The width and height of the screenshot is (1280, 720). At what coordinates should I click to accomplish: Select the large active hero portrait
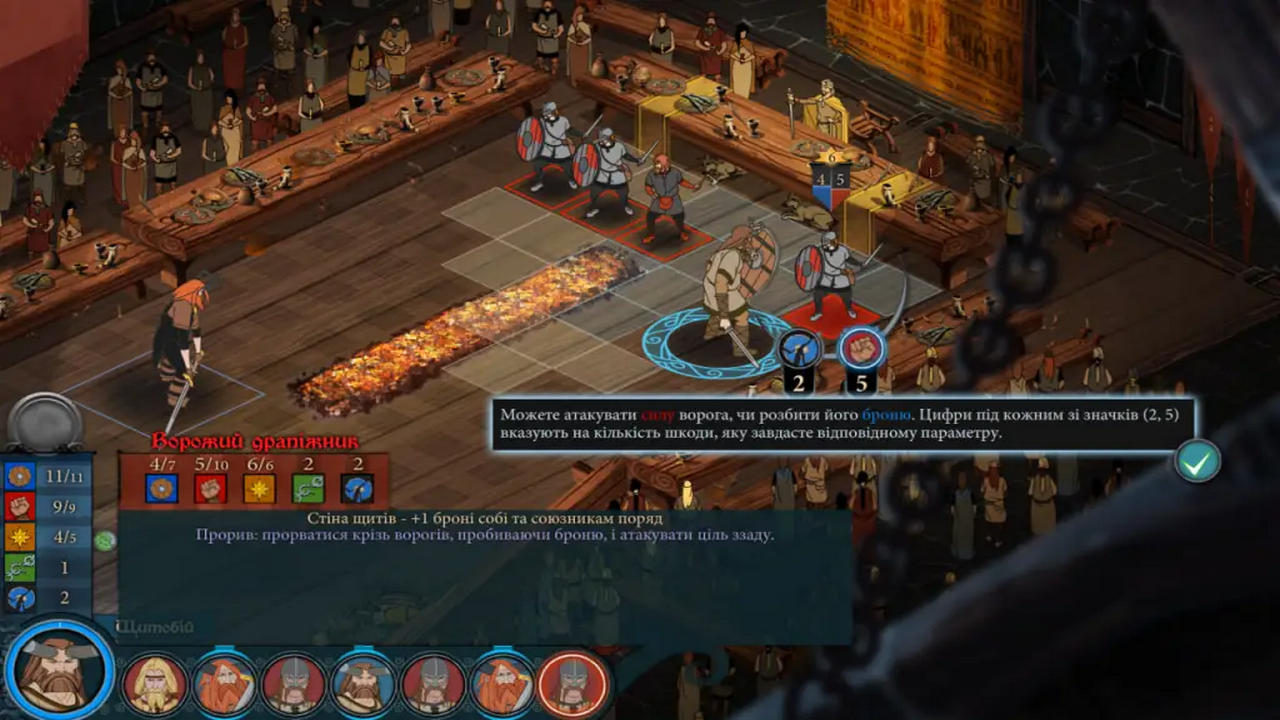pos(59,672)
